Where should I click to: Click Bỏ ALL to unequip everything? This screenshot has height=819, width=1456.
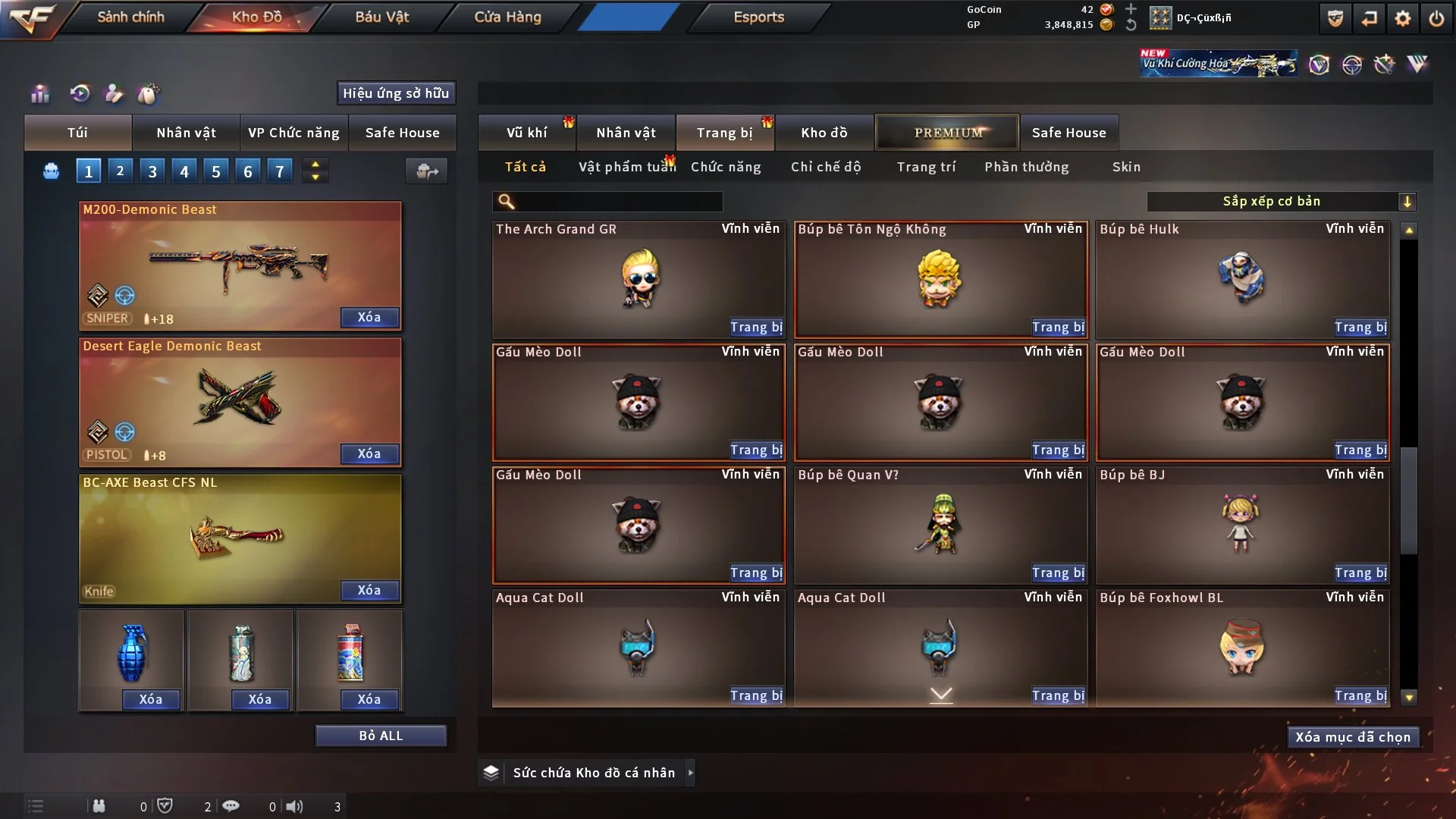tap(381, 736)
